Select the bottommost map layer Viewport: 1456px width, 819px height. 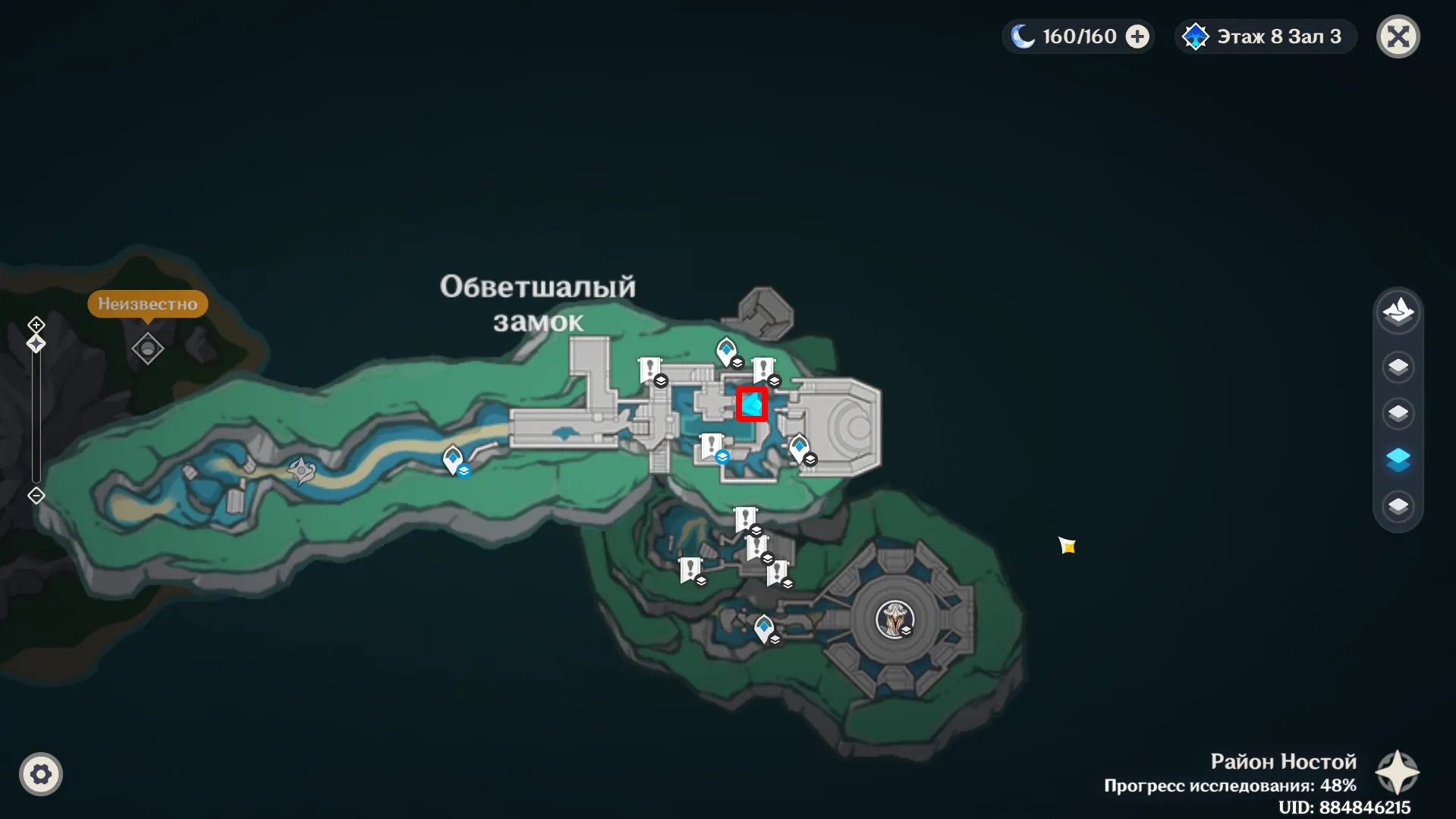pyautogui.click(x=1399, y=506)
